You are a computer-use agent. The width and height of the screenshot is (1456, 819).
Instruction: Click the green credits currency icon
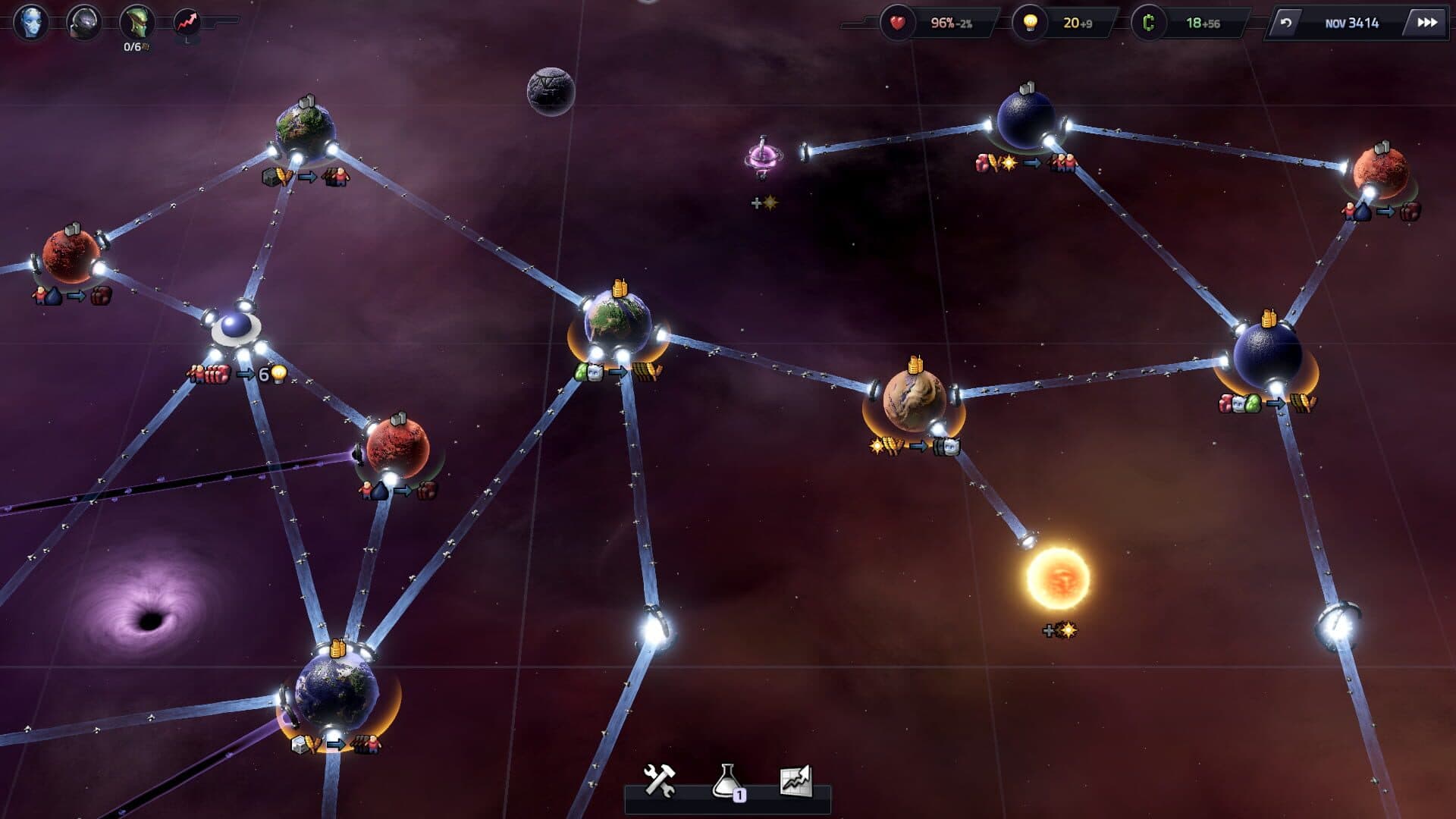pyautogui.click(x=1148, y=23)
